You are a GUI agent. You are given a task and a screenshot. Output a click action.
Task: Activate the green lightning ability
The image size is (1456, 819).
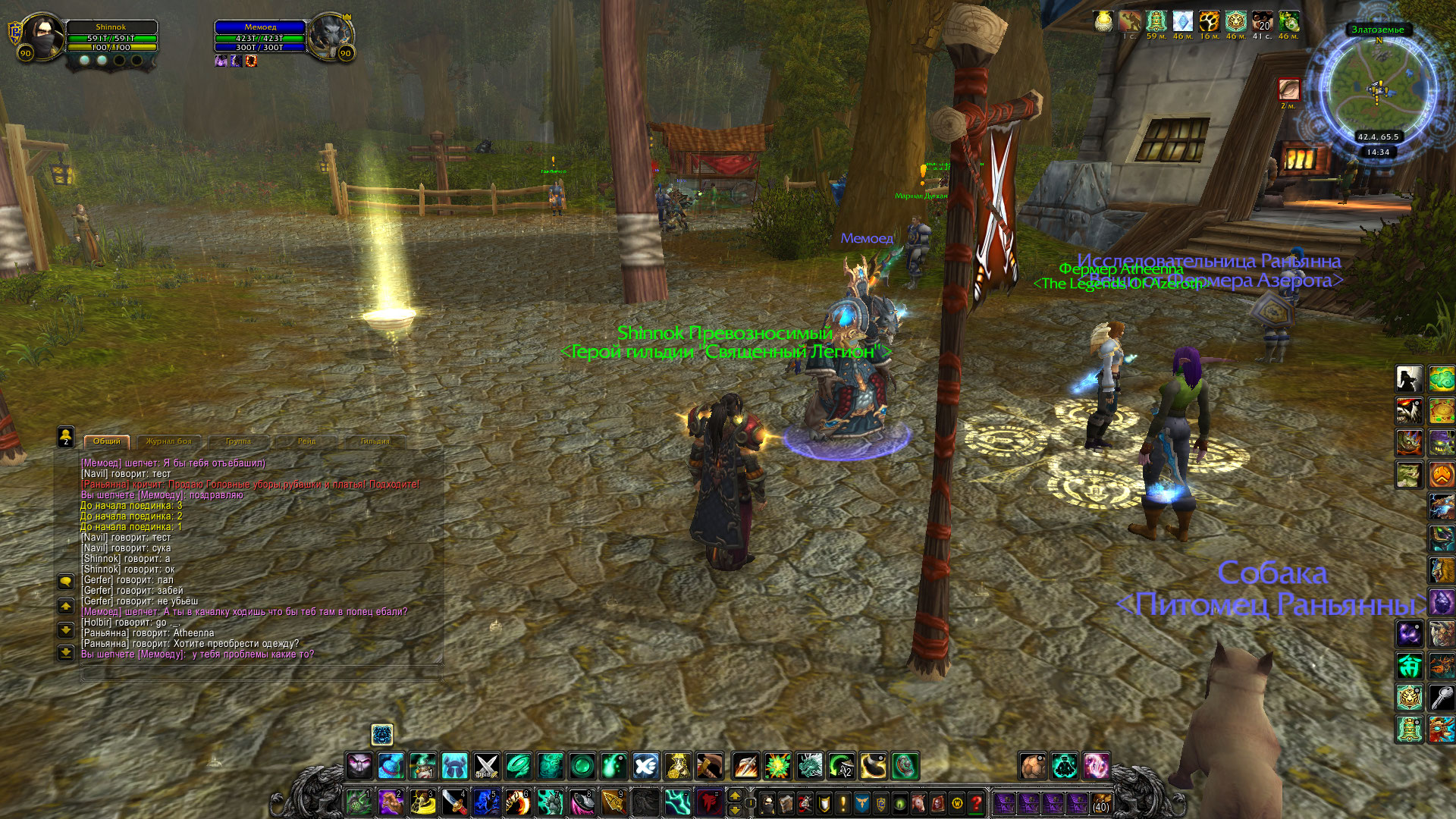(x=676, y=802)
